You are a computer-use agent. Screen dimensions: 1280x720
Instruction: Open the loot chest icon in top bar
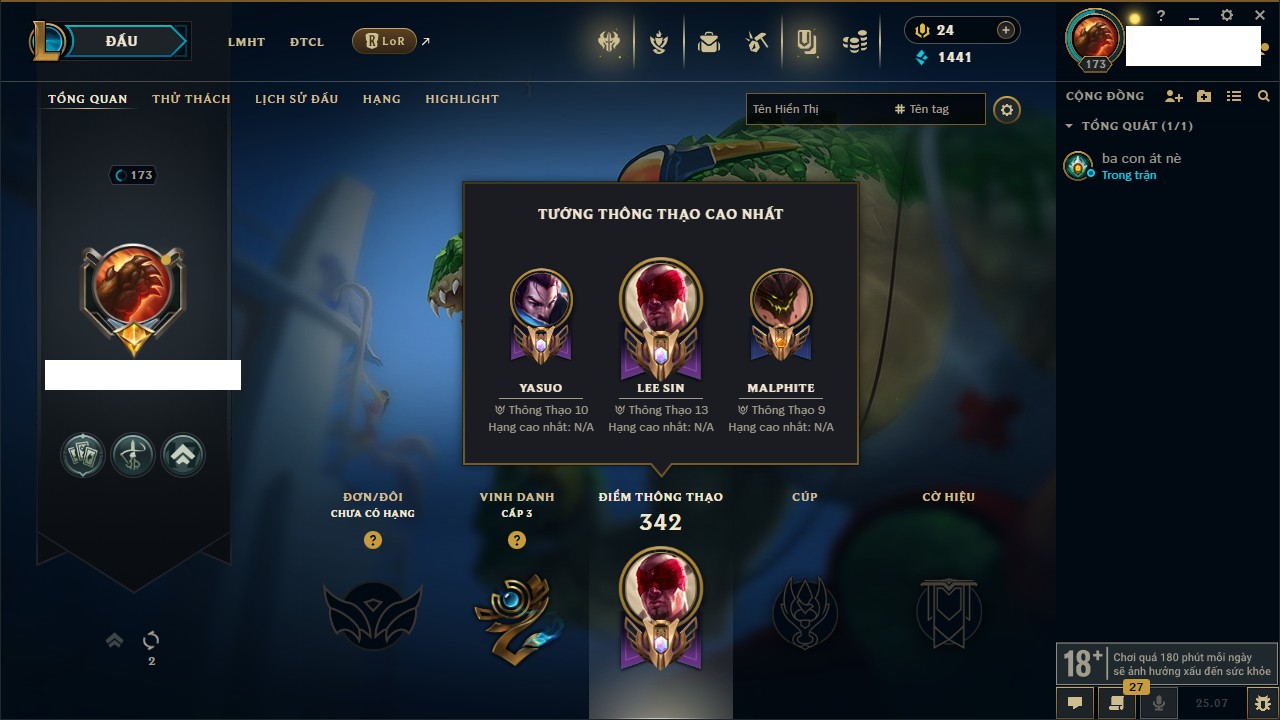[709, 42]
